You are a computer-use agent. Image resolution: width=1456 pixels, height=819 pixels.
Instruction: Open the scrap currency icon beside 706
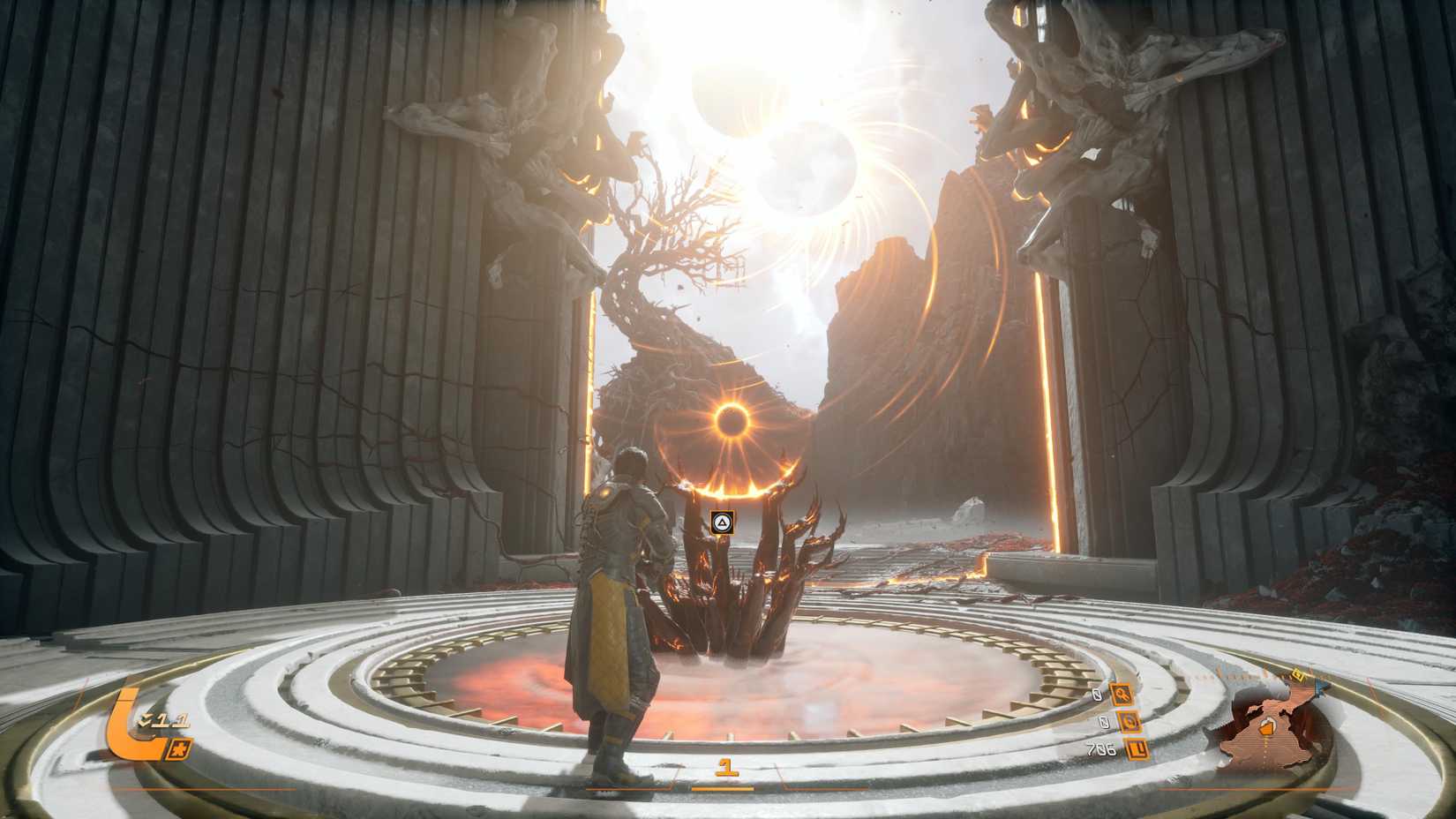point(1137,750)
